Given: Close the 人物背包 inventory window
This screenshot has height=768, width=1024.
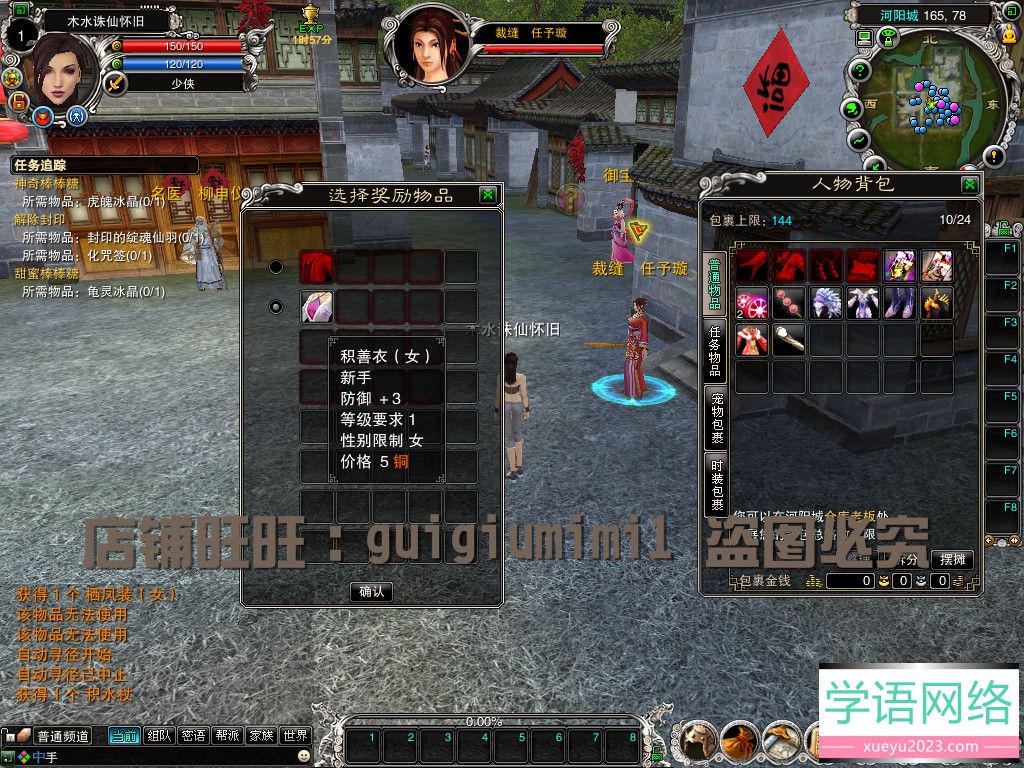Looking at the screenshot, I should pos(969,185).
